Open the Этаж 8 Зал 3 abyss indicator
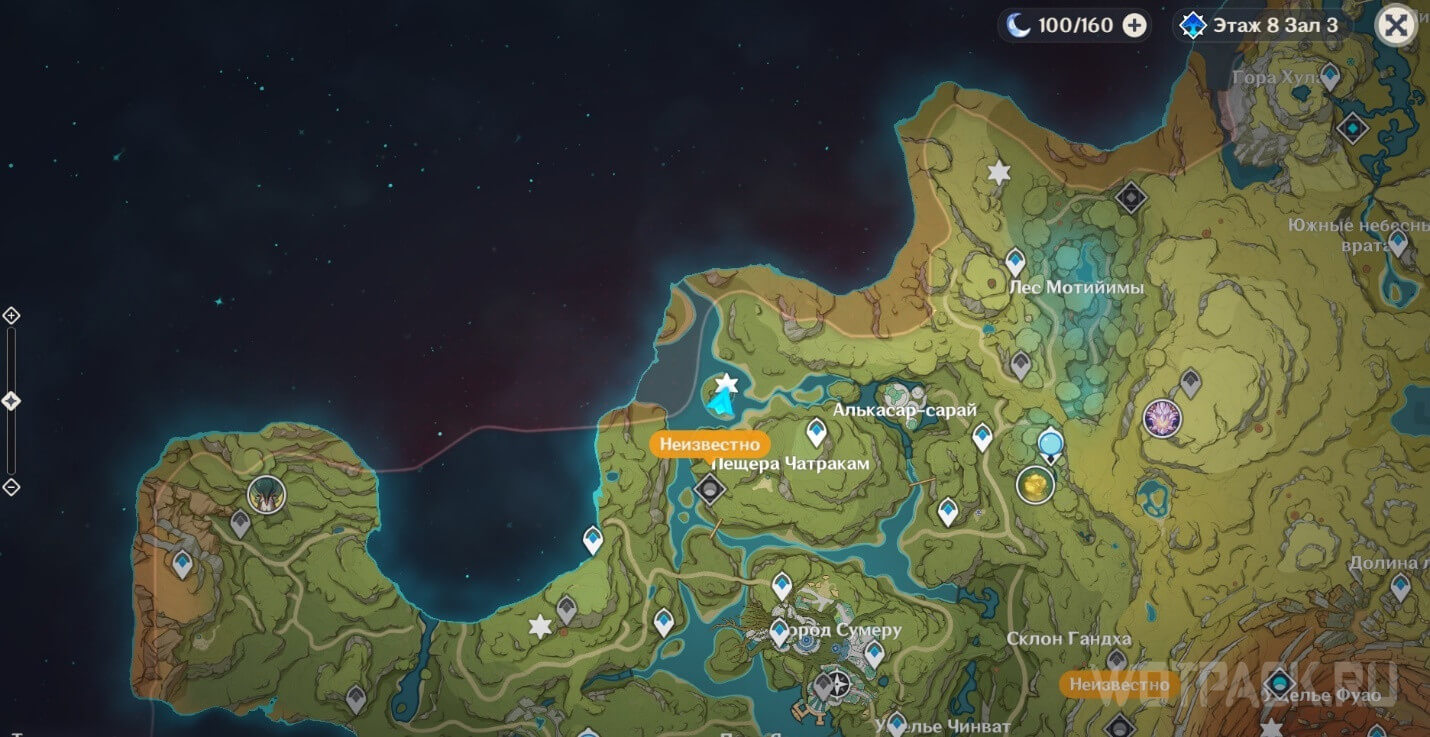Screen dimensions: 1430x737 [1261, 26]
